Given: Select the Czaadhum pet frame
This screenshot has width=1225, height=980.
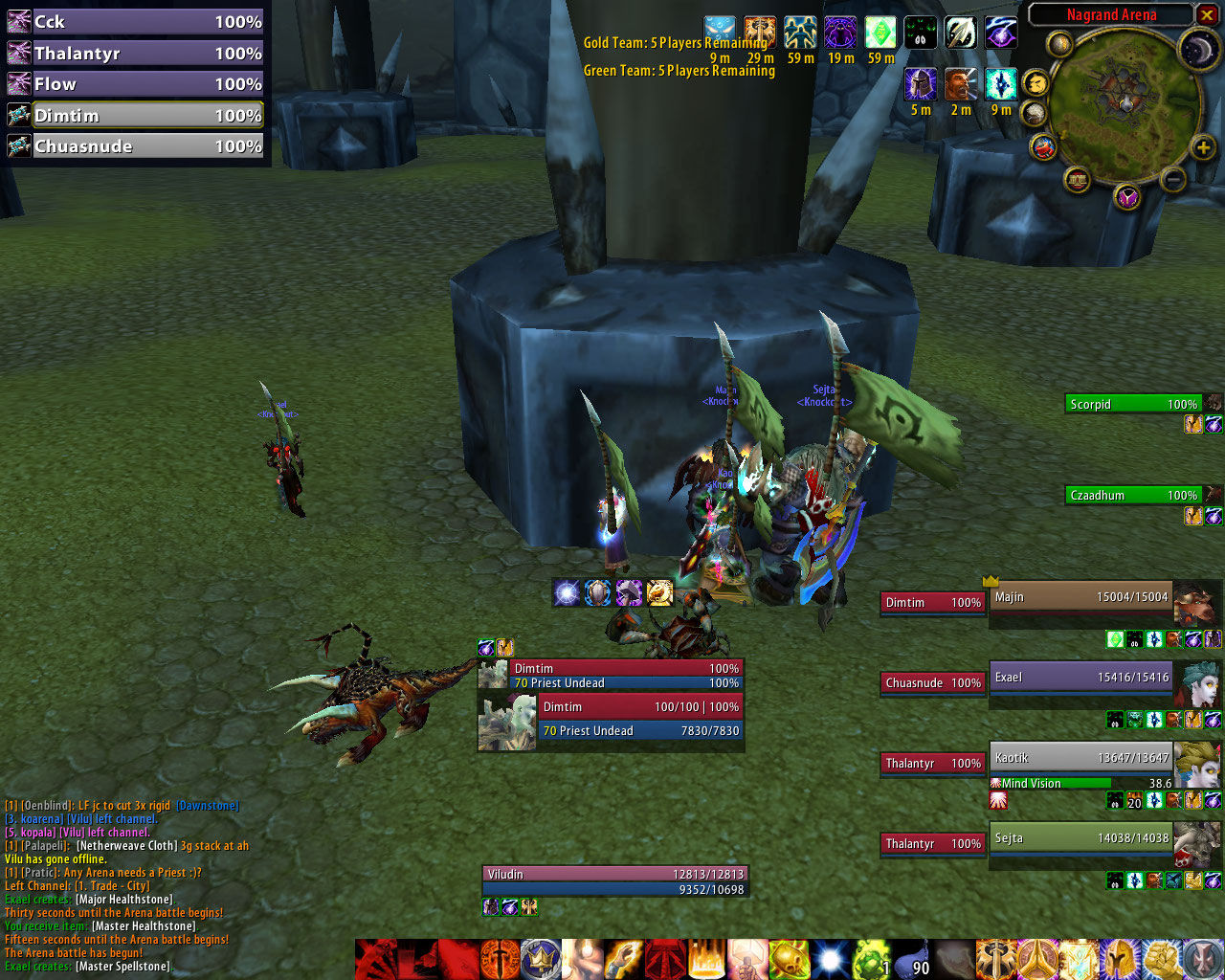Looking at the screenshot, I should 1132,496.
